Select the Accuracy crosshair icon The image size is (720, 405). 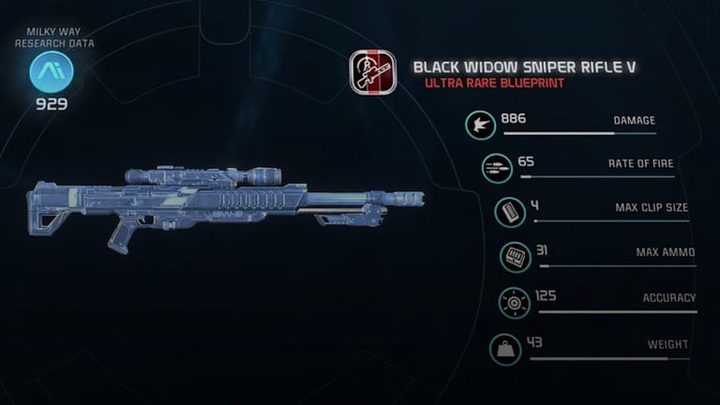516,303
